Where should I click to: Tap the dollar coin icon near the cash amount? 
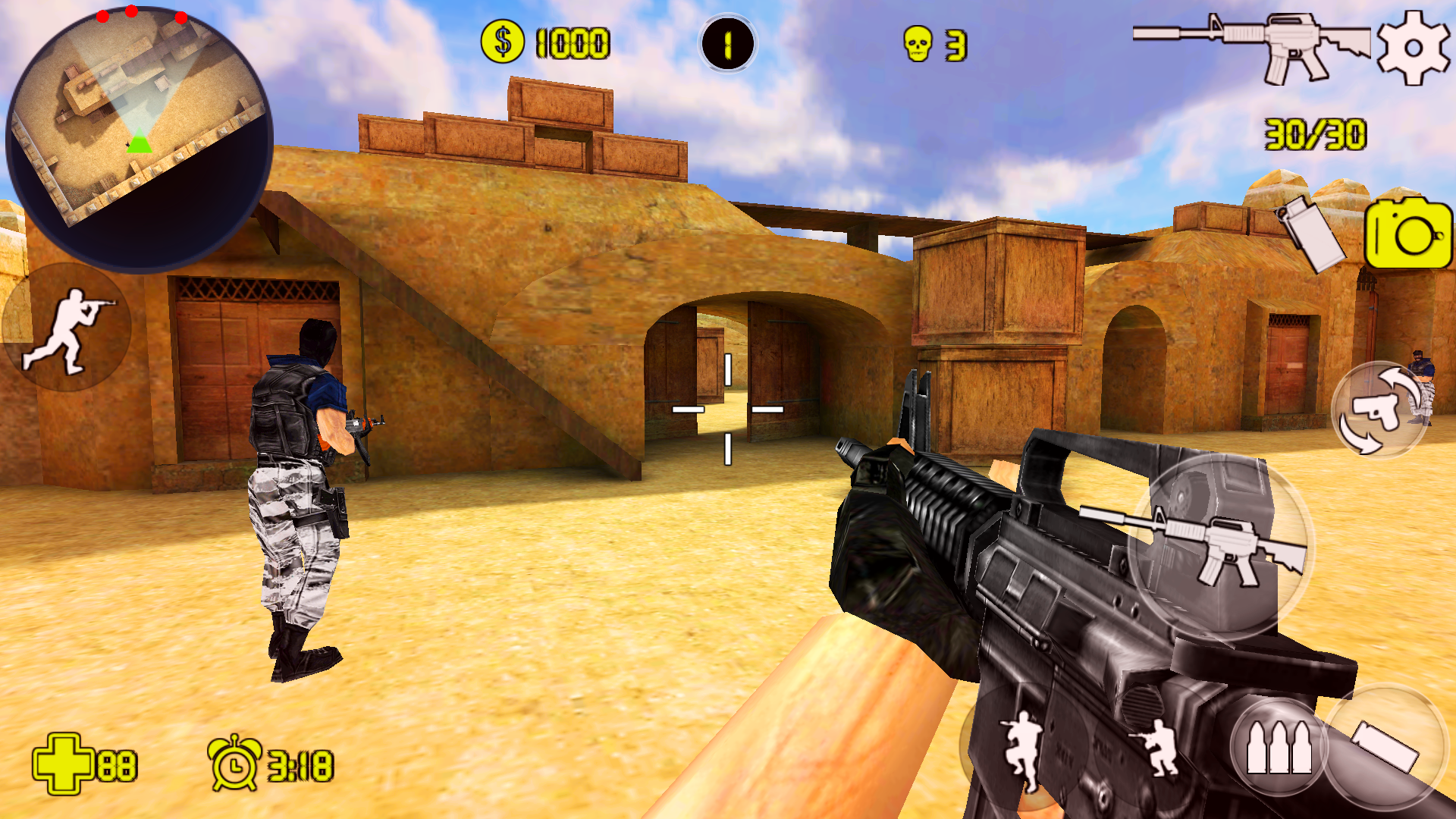coord(502,42)
